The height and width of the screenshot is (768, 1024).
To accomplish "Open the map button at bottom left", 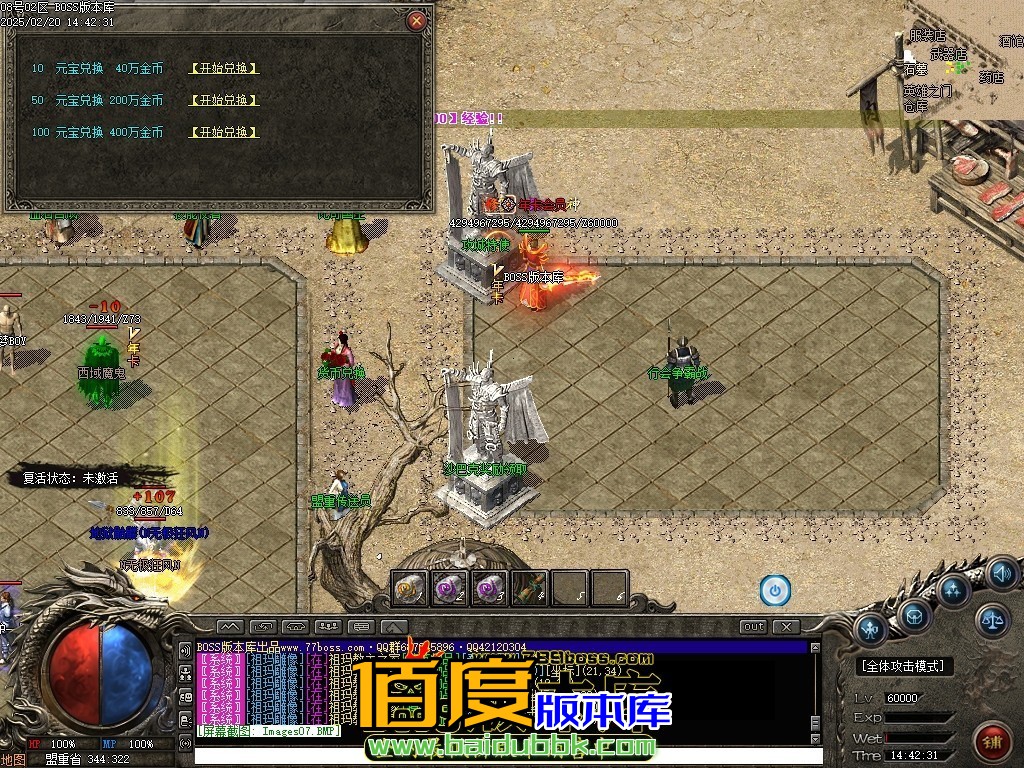I will coord(13,759).
